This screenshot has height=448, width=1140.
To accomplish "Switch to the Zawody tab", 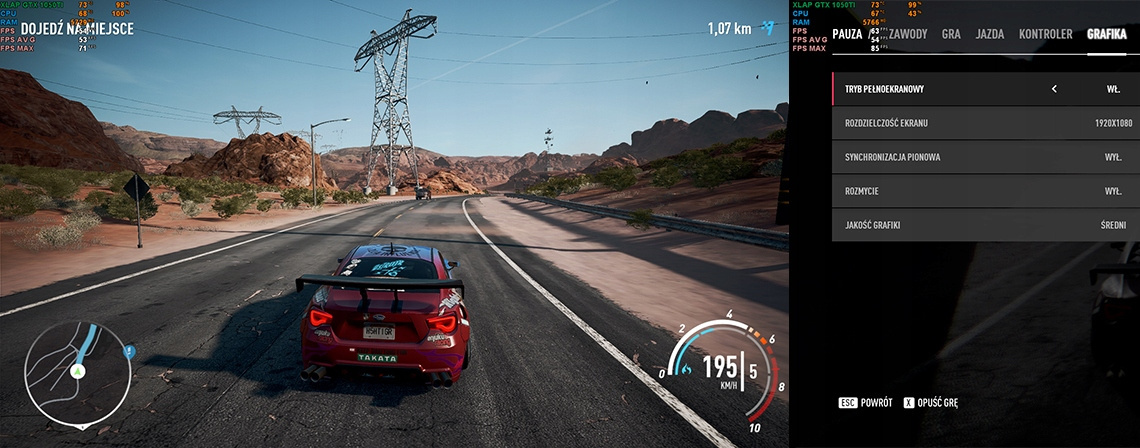I will pyautogui.click(x=908, y=34).
